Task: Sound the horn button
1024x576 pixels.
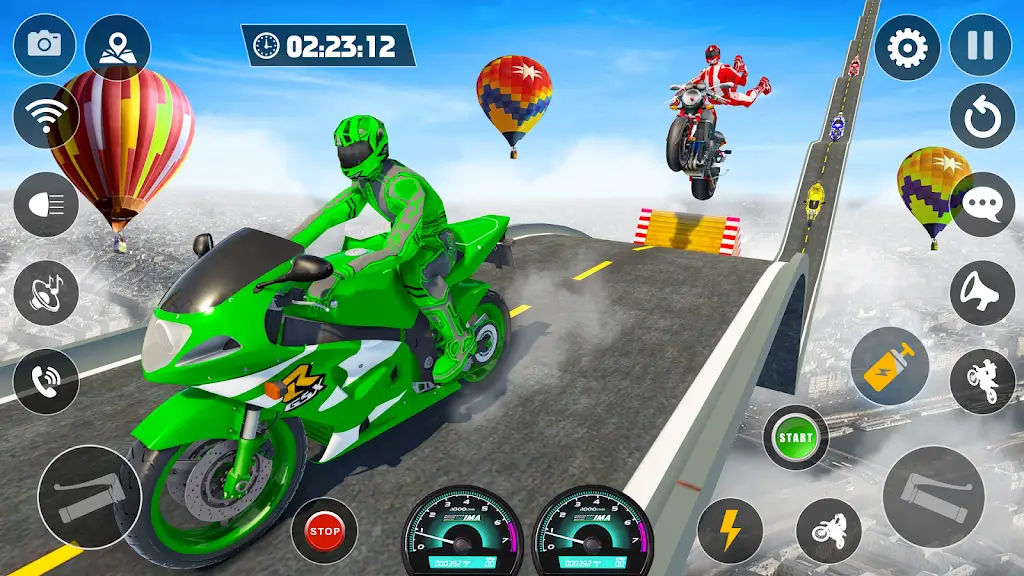Action: [982, 293]
